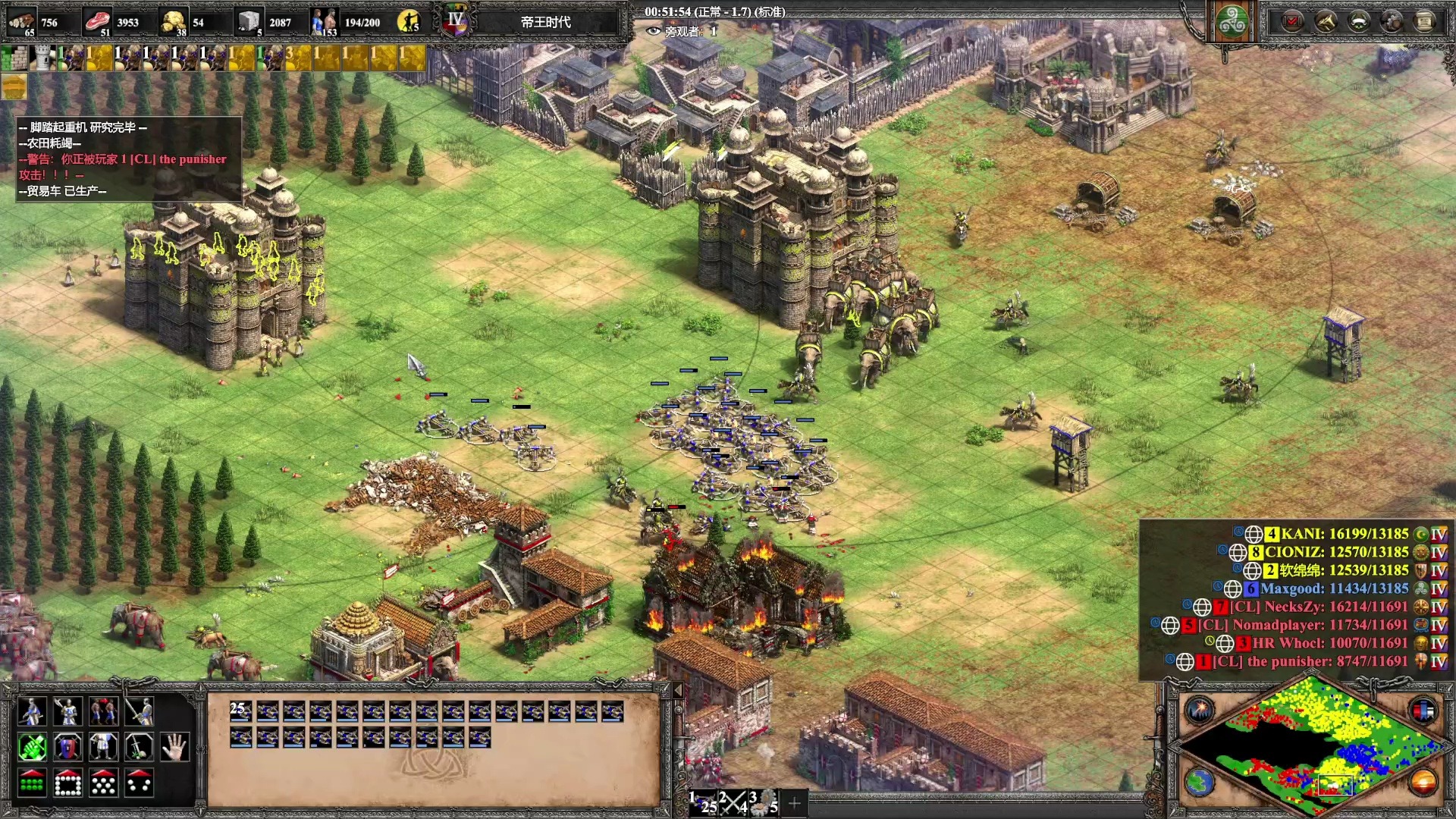The height and width of the screenshot is (819, 1456).
Task: Pick the staggered formation icon
Action: [x=103, y=783]
